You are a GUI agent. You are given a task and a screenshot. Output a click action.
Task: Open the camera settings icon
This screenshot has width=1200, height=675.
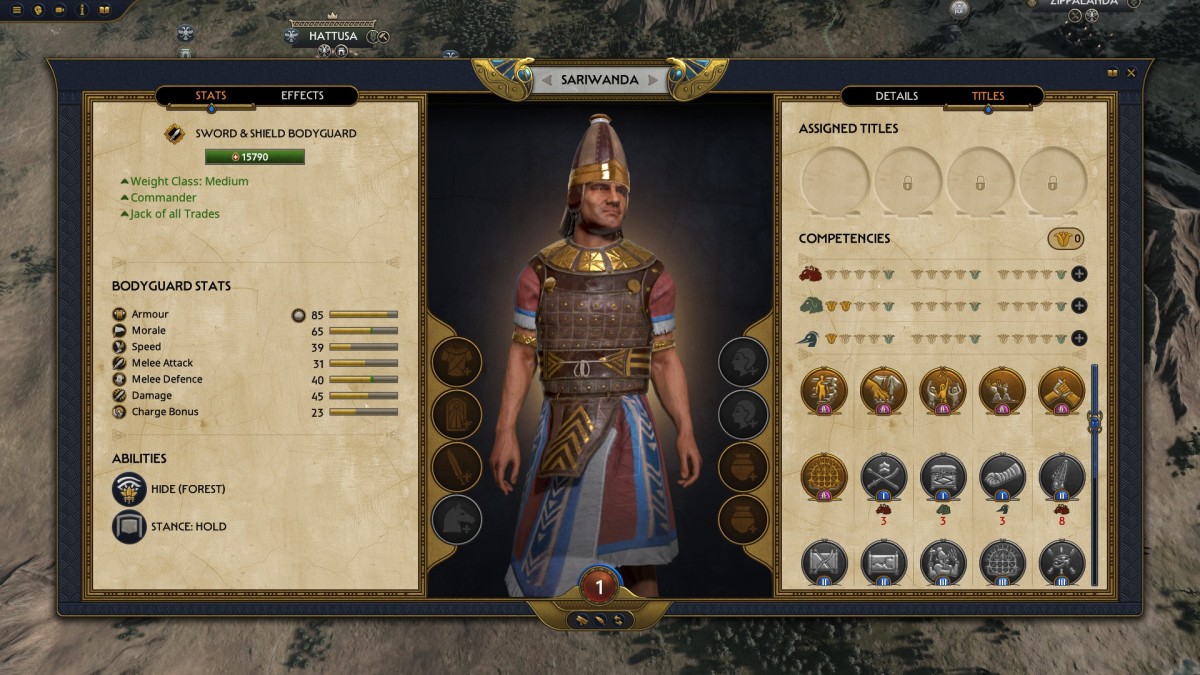tap(60, 10)
